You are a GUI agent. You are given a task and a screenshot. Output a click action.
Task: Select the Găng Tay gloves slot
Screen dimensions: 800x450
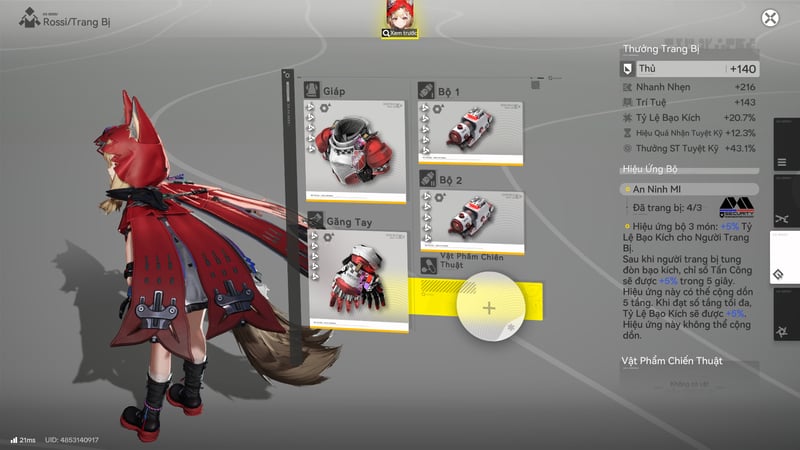357,270
